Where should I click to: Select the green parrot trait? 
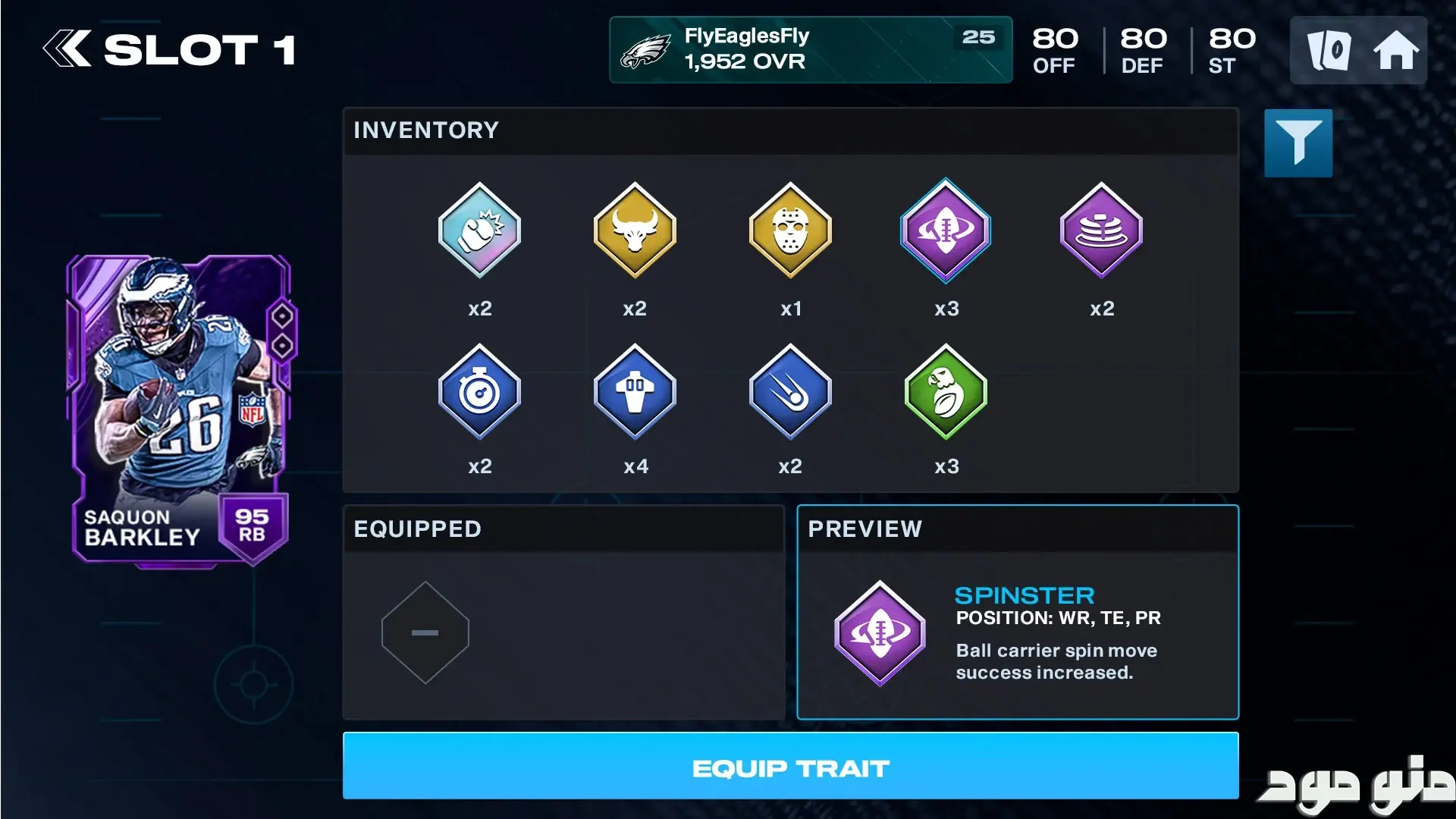[946, 392]
